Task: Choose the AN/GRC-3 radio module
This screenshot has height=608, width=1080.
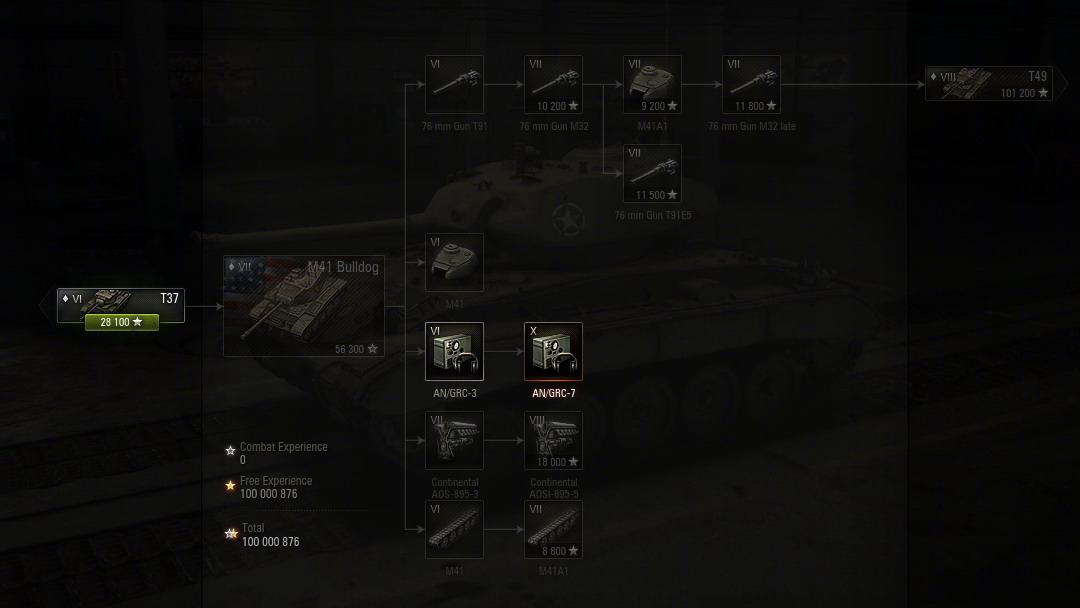Action: tap(454, 351)
